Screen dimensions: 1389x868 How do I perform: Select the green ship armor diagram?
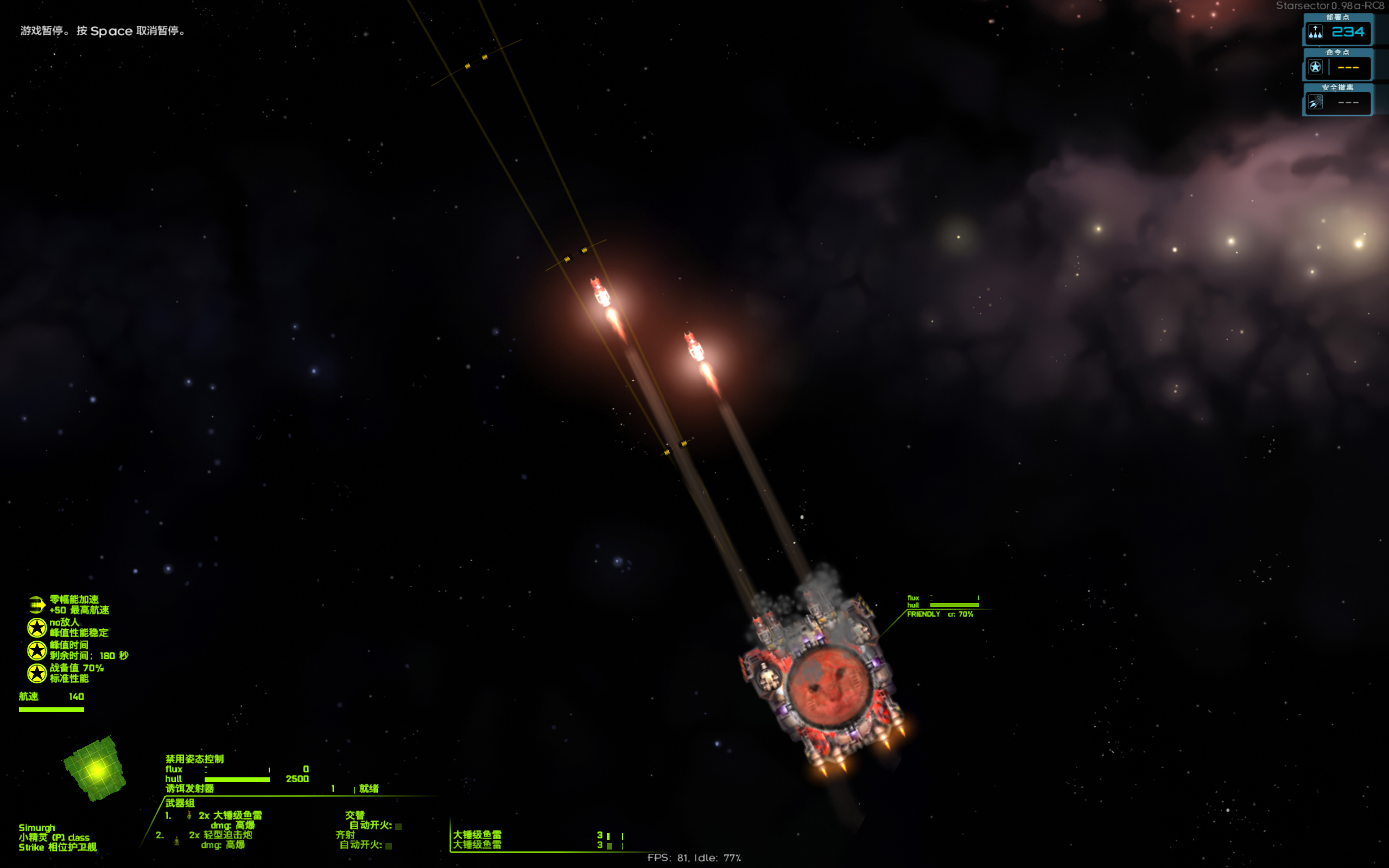[96, 769]
